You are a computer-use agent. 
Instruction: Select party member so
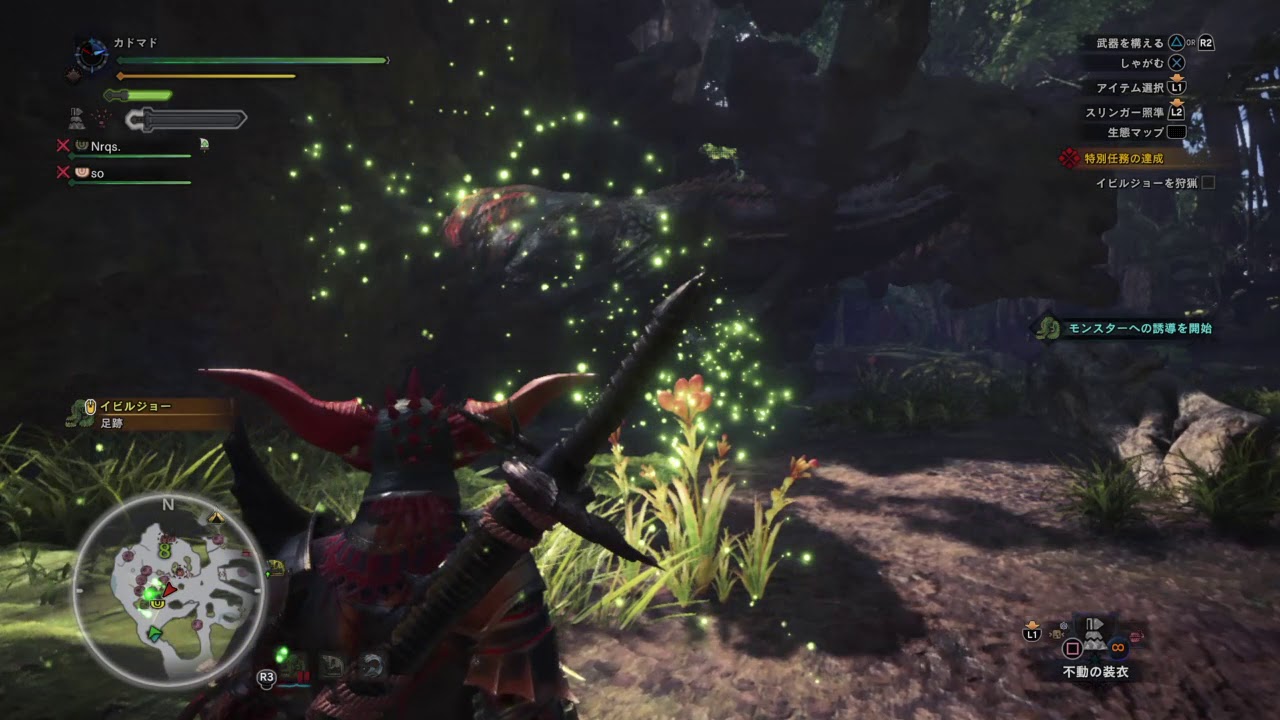pos(97,173)
